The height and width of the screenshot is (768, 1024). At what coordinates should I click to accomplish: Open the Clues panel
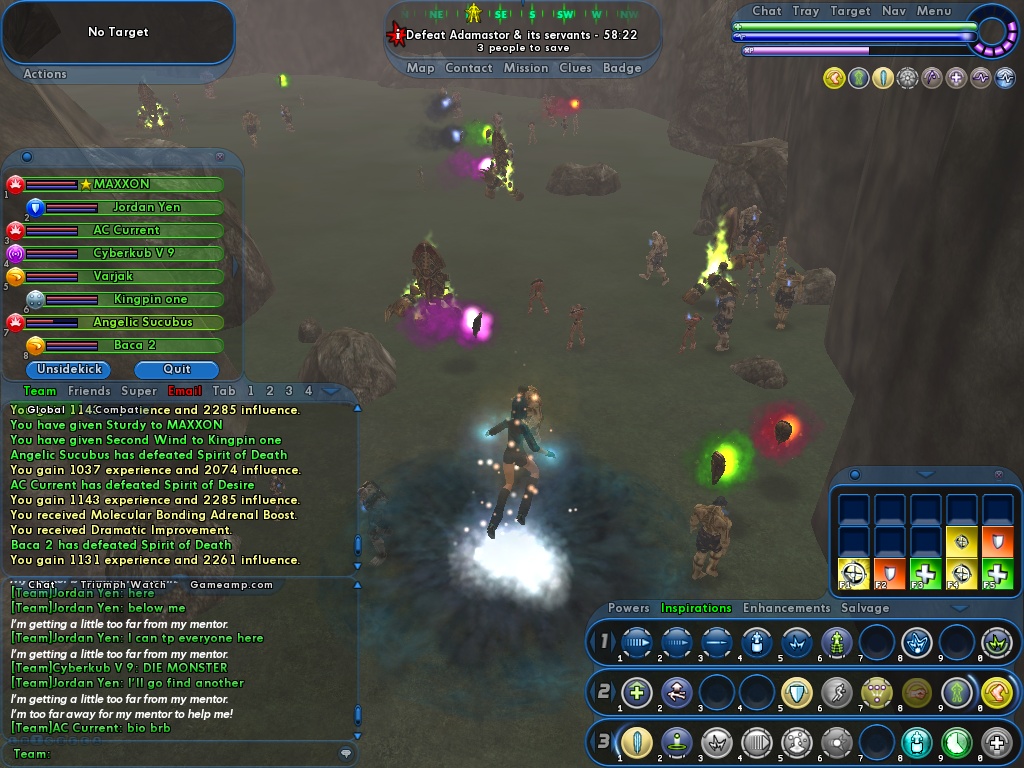pos(575,68)
